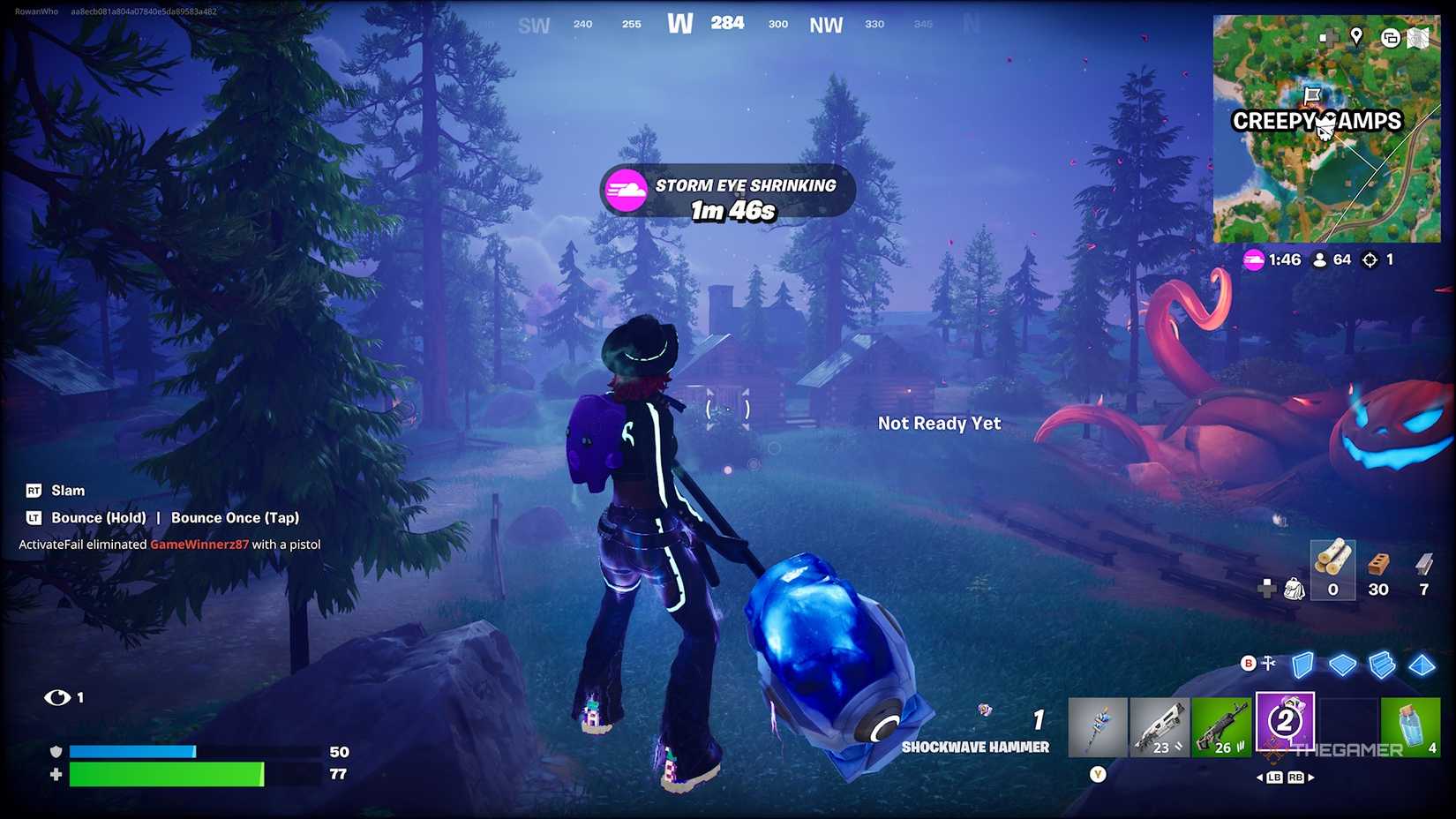Click the location pin icon above the minimap
The image size is (1456, 819).
pyautogui.click(x=1356, y=36)
